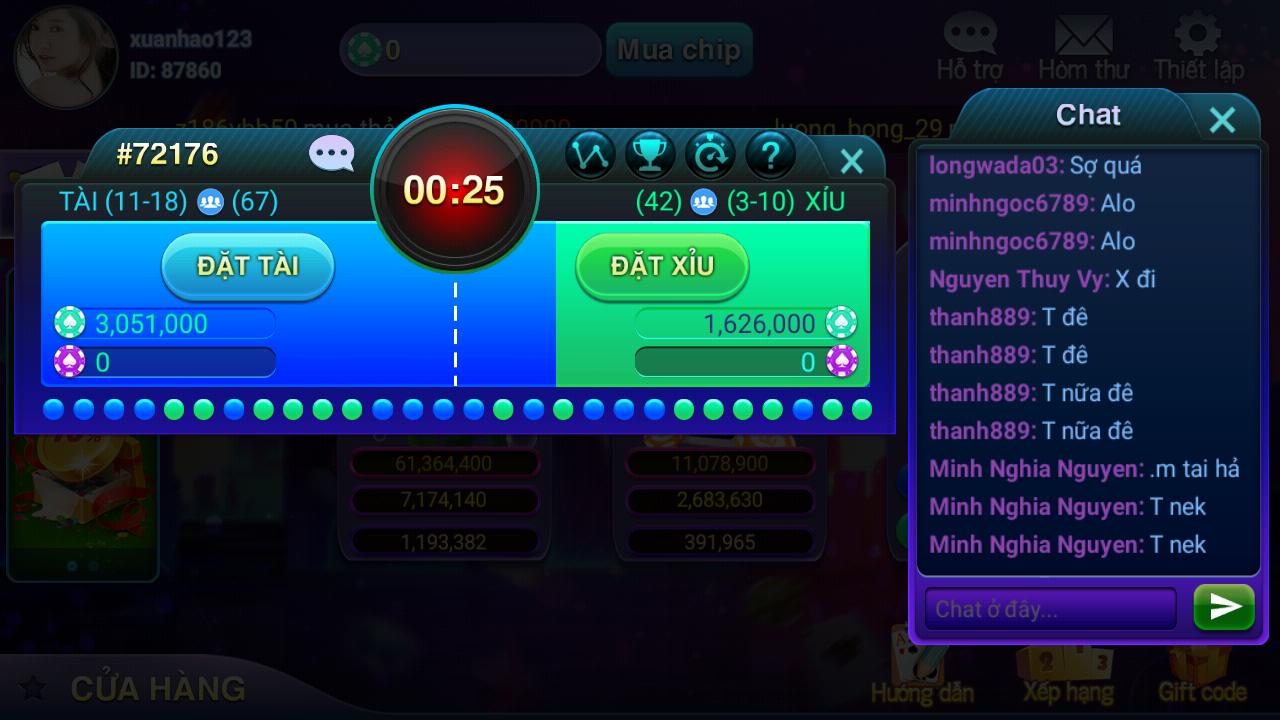Image resolution: width=1280 pixels, height=720 pixels.
Task: Open the trophy leaderboard icon
Action: click(650, 156)
